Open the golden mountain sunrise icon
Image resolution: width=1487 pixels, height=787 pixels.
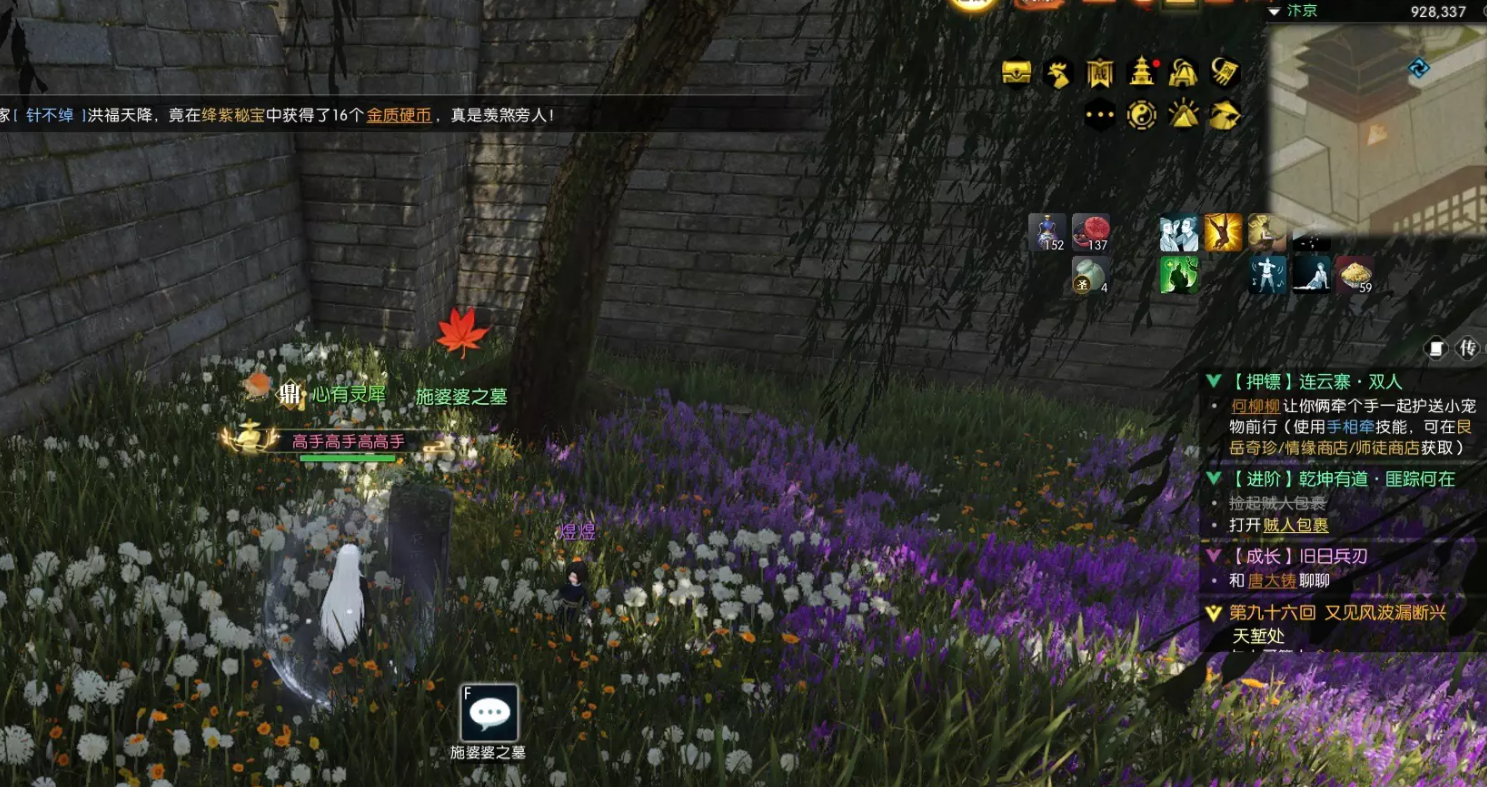[x=1183, y=115]
